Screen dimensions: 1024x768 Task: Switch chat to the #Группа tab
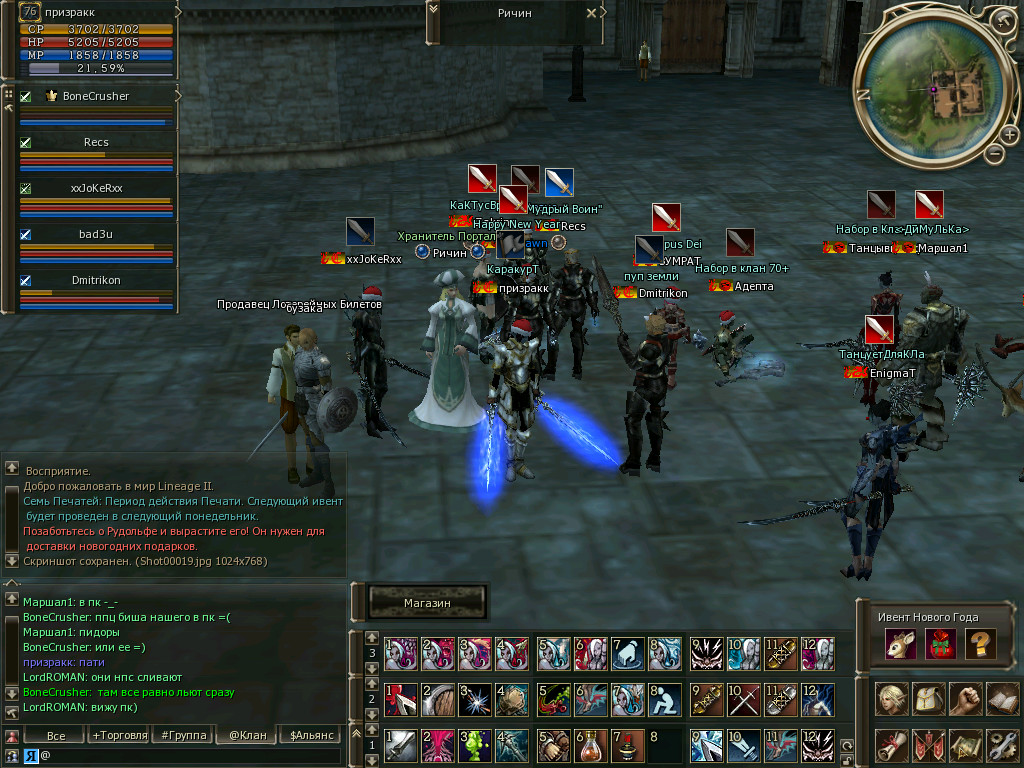(x=183, y=735)
